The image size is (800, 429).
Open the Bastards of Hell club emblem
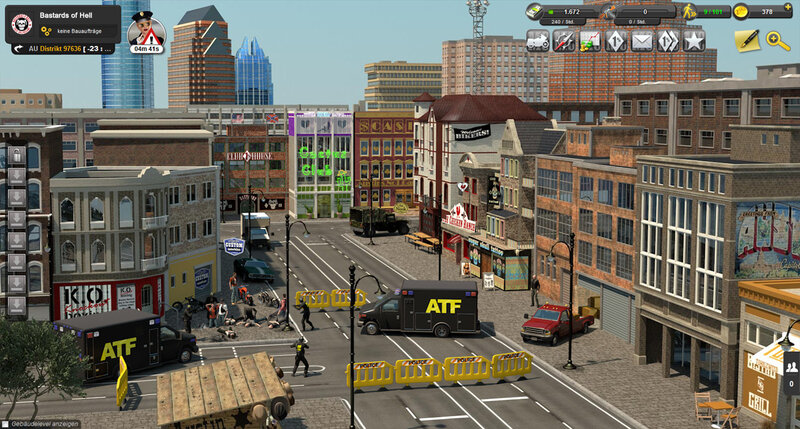pos(21,23)
